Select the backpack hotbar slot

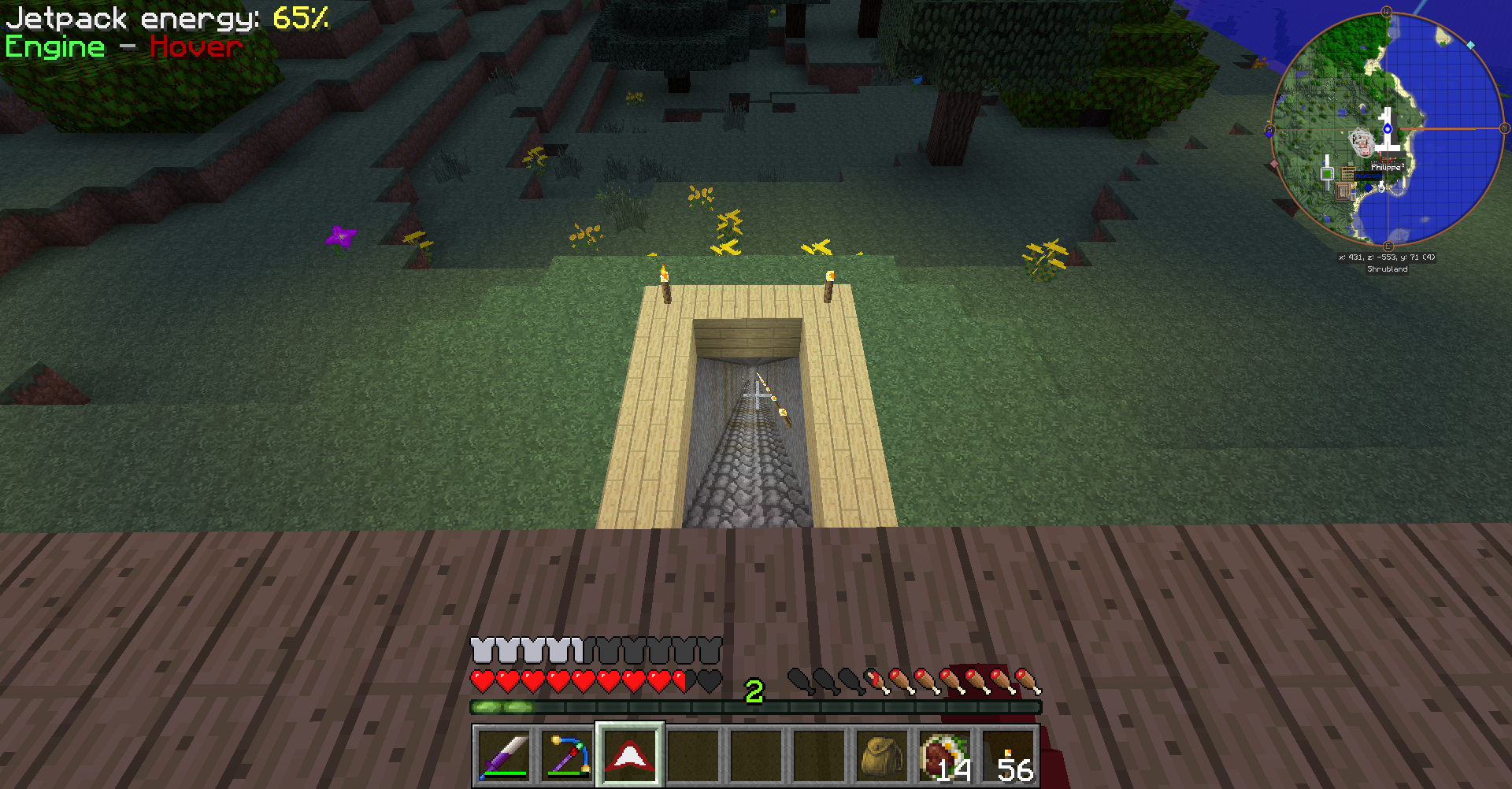tap(882, 756)
